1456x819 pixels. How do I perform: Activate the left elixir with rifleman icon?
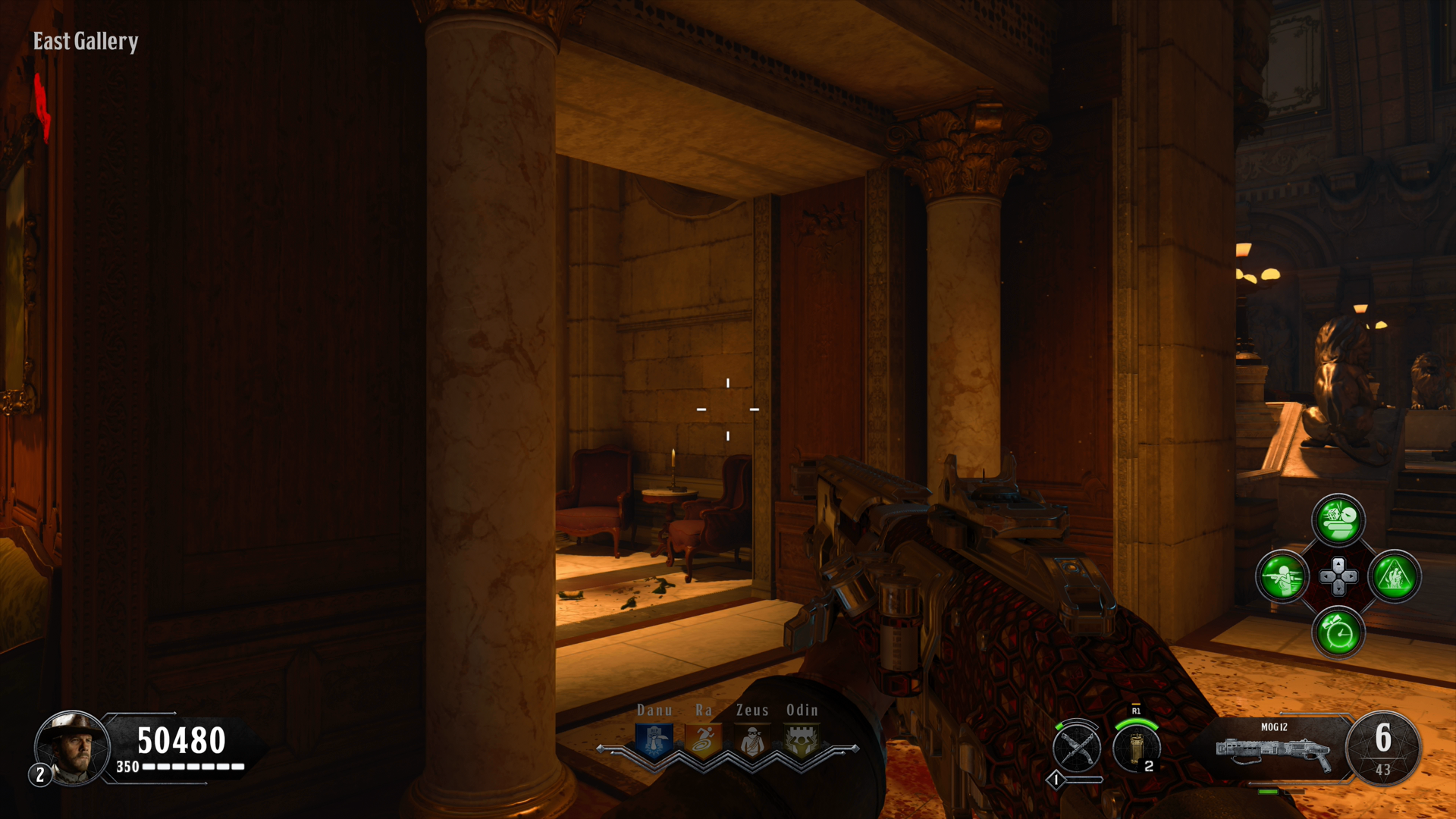[x=1282, y=576]
